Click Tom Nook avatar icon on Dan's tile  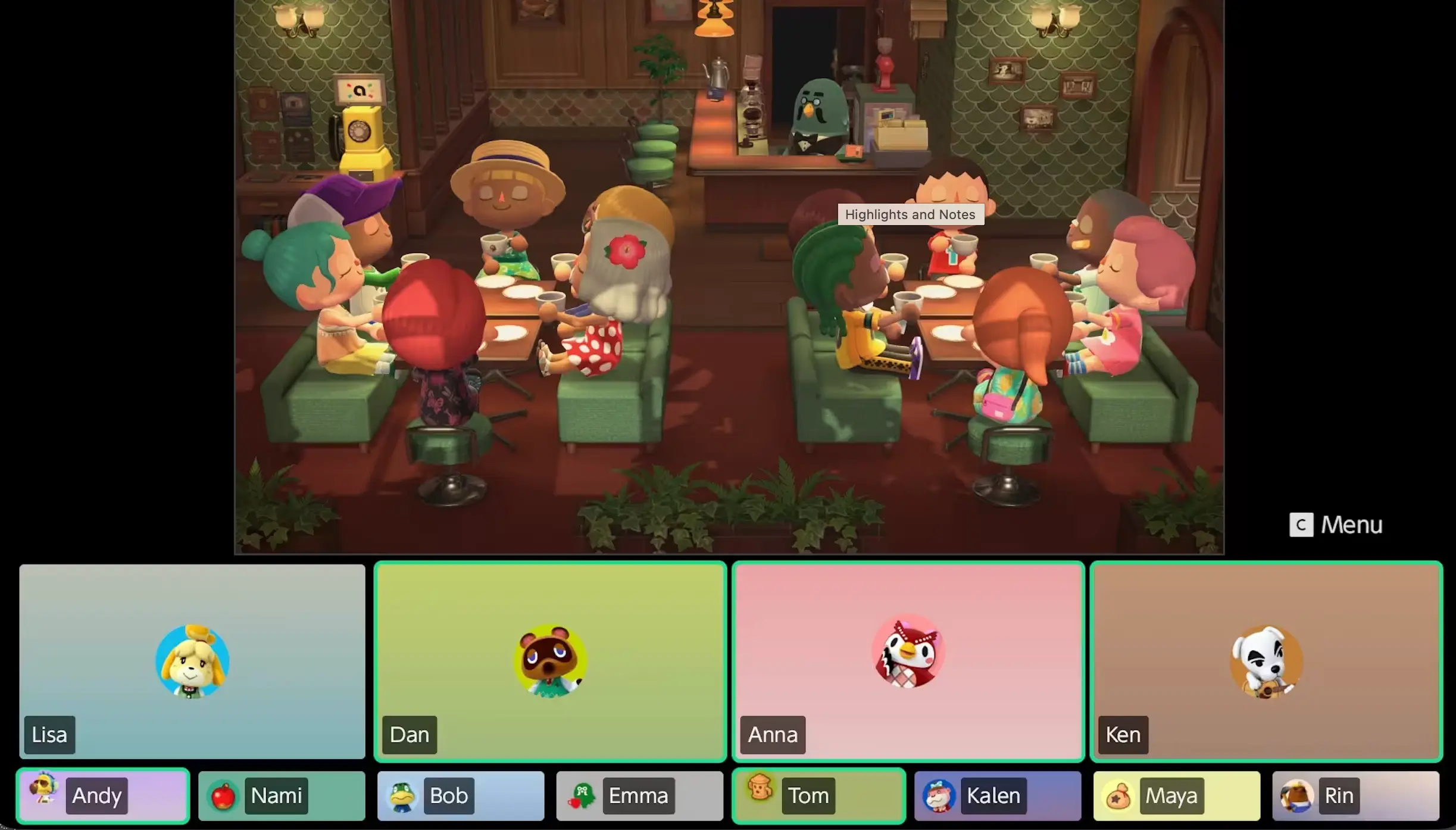click(550, 661)
